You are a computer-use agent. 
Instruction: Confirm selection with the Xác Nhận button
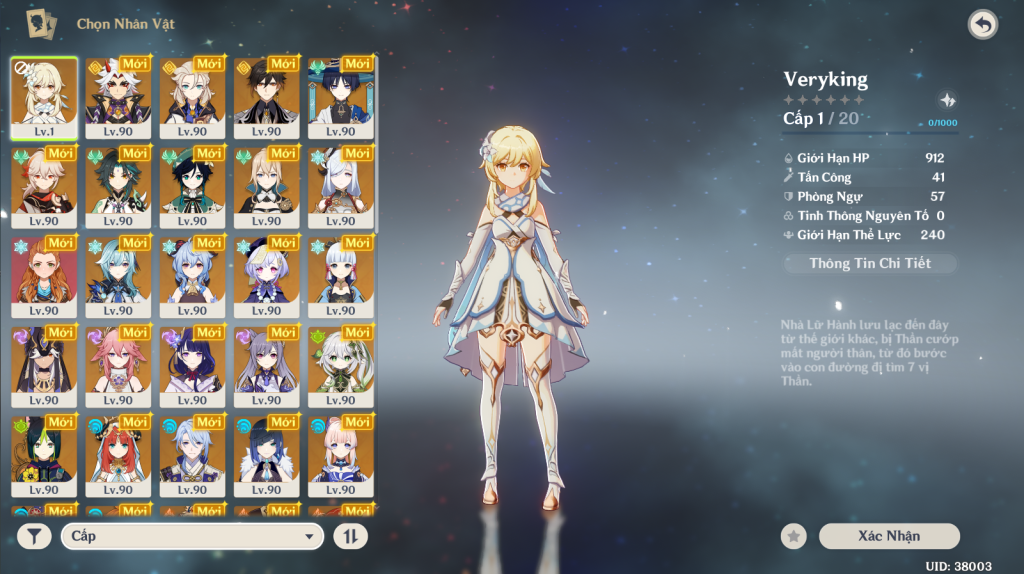(888, 536)
